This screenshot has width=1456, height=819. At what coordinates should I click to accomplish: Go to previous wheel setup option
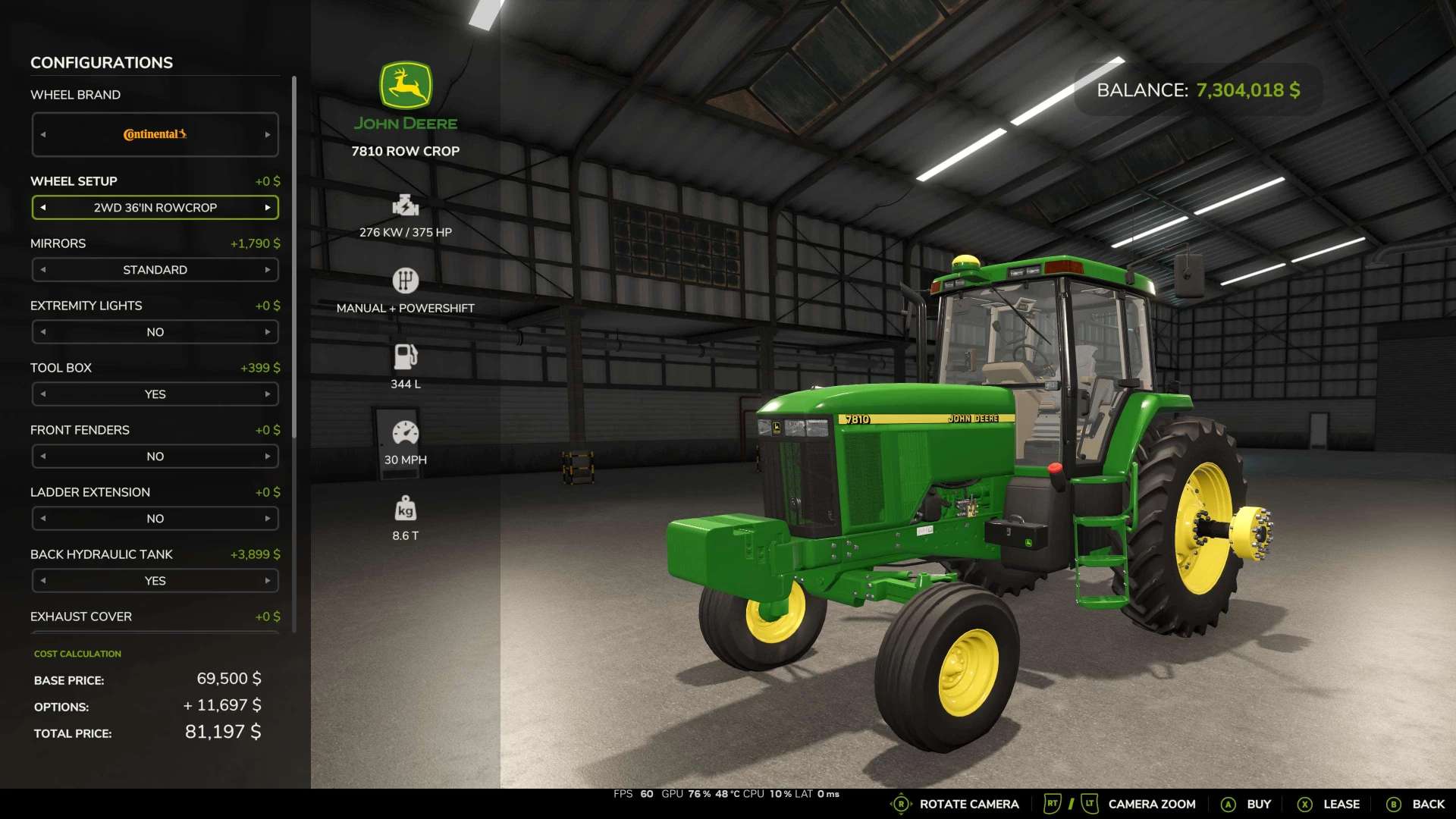click(x=43, y=208)
